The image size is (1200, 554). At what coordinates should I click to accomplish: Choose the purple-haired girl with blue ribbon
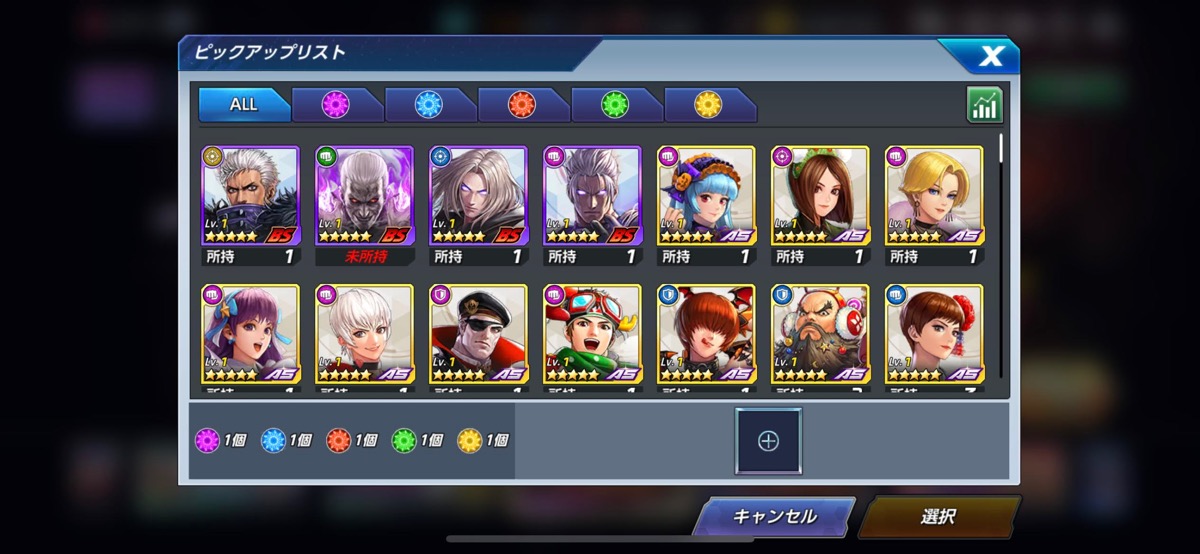[250, 334]
